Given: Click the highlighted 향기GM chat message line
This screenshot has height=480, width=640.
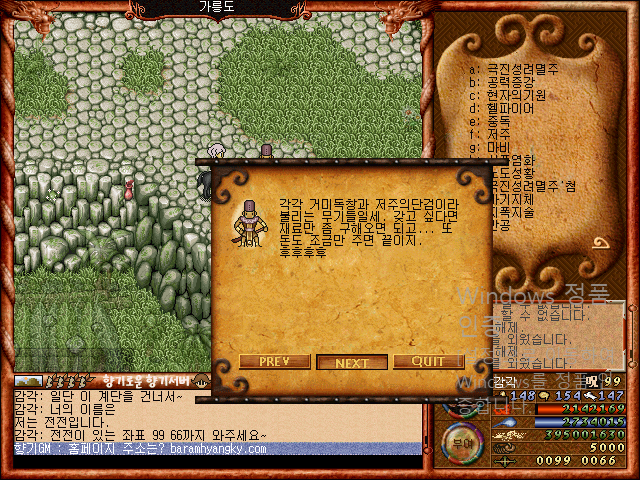Looking at the screenshot, I should click(x=210, y=449).
